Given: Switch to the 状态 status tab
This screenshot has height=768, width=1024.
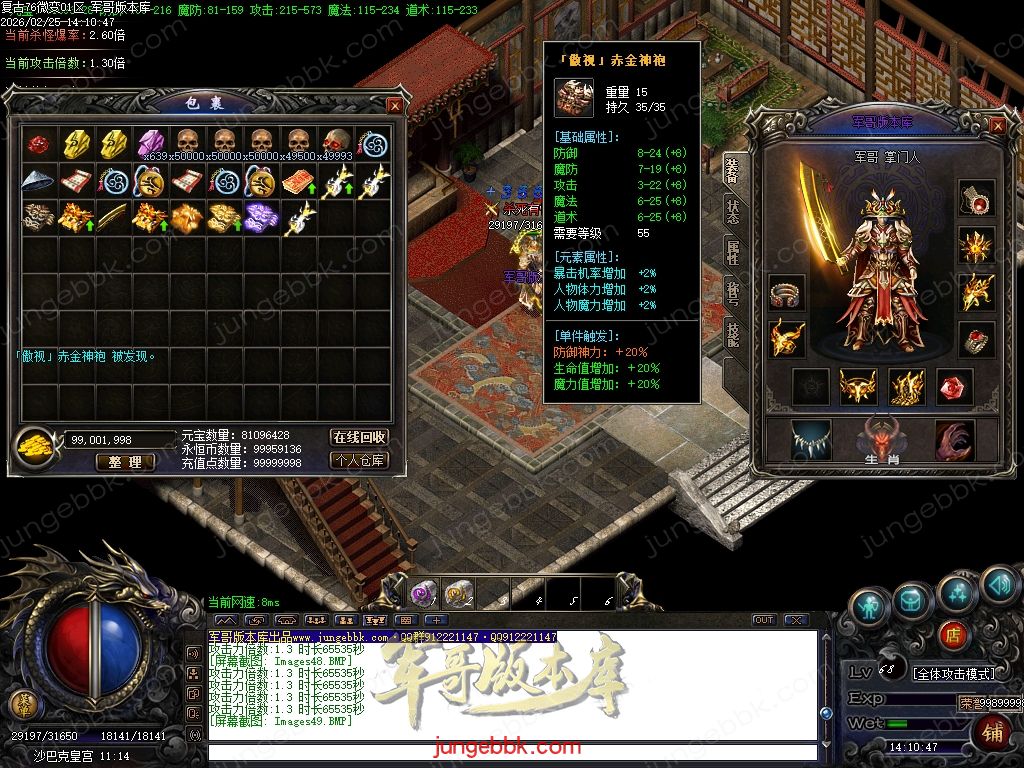Looking at the screenshot, I should (733, 212).
